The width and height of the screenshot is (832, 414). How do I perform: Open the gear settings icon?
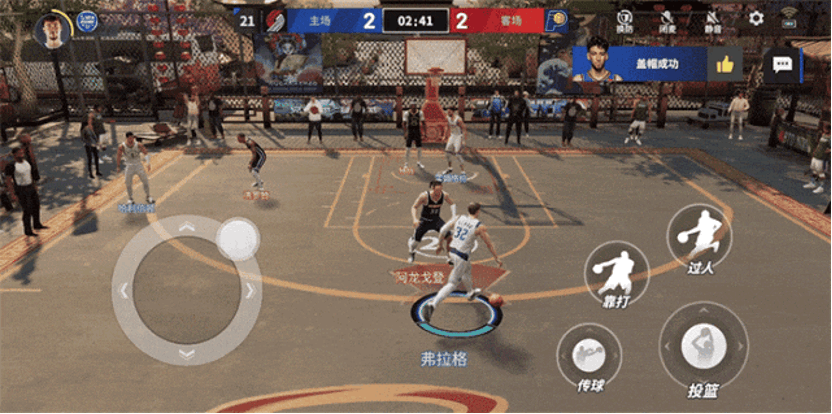[756, 18]
